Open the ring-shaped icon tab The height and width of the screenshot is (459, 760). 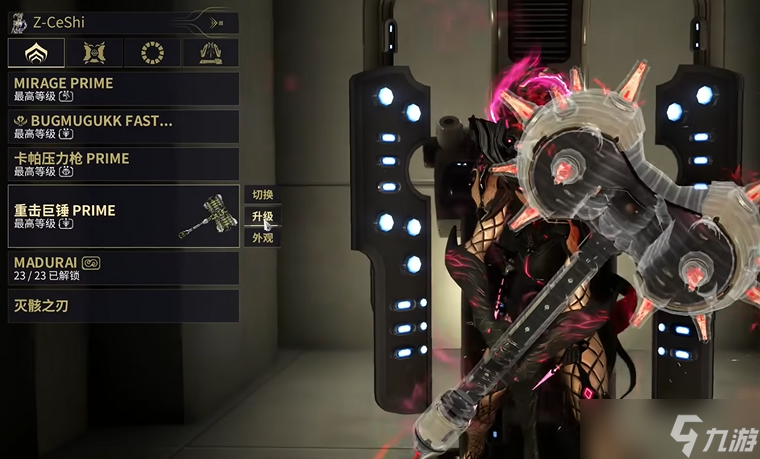click(153, 52)
